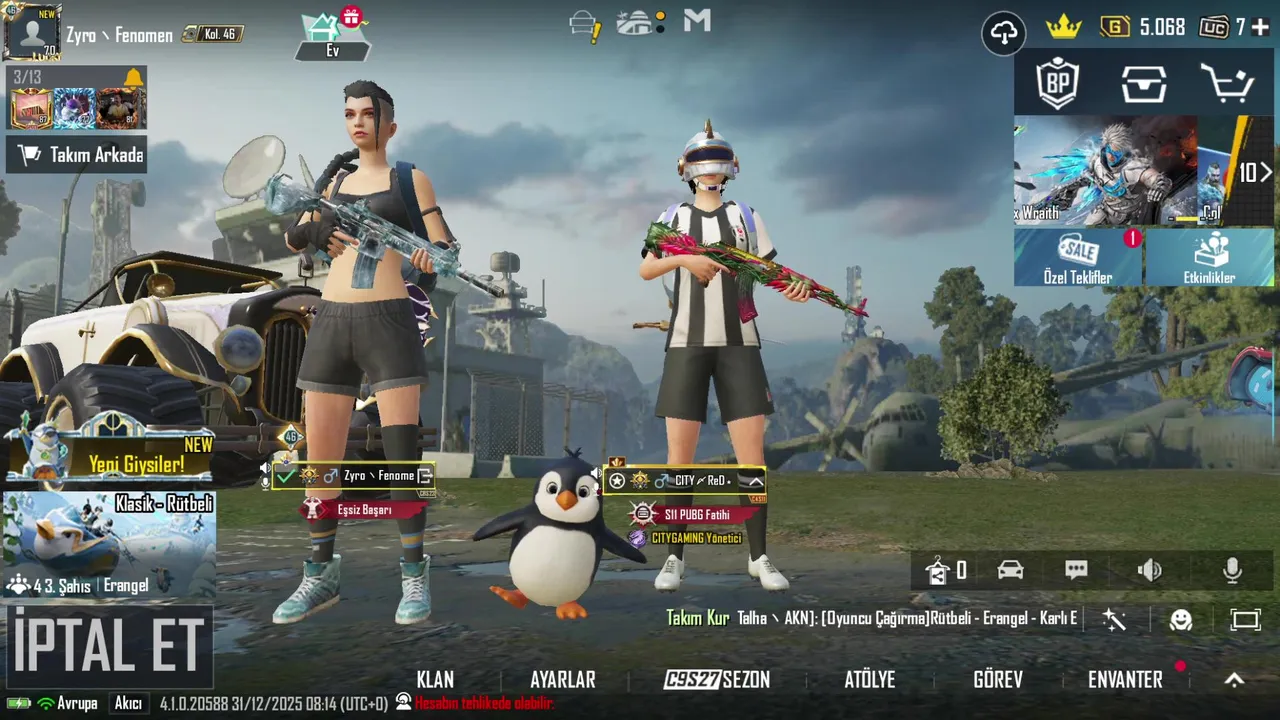Screen dimensions: 1280x720
Task: Open the ATÖLYE workshop
Action: point(869,680)
